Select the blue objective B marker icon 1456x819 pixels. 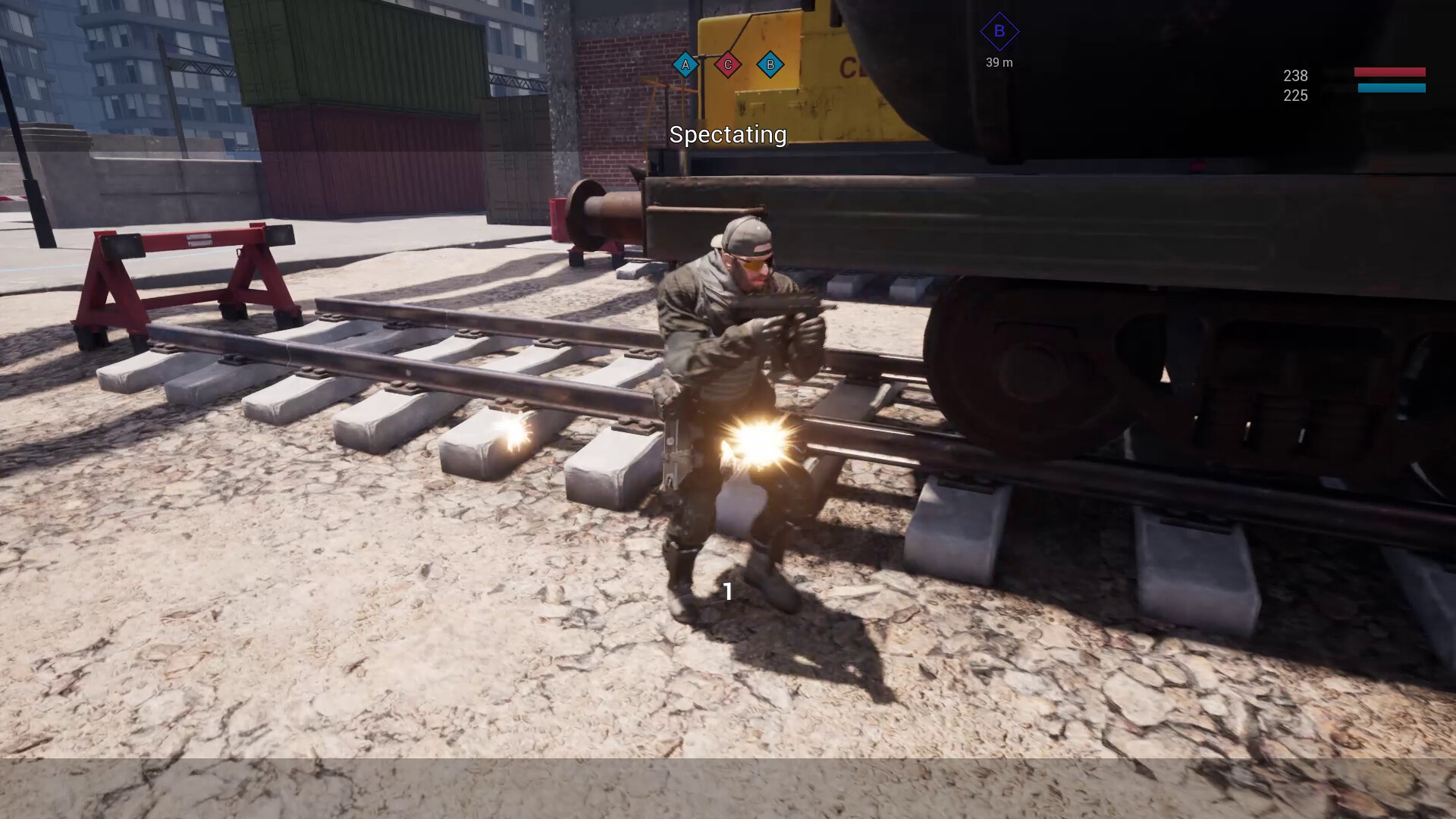pyautogui.click(x=771, y=65)
